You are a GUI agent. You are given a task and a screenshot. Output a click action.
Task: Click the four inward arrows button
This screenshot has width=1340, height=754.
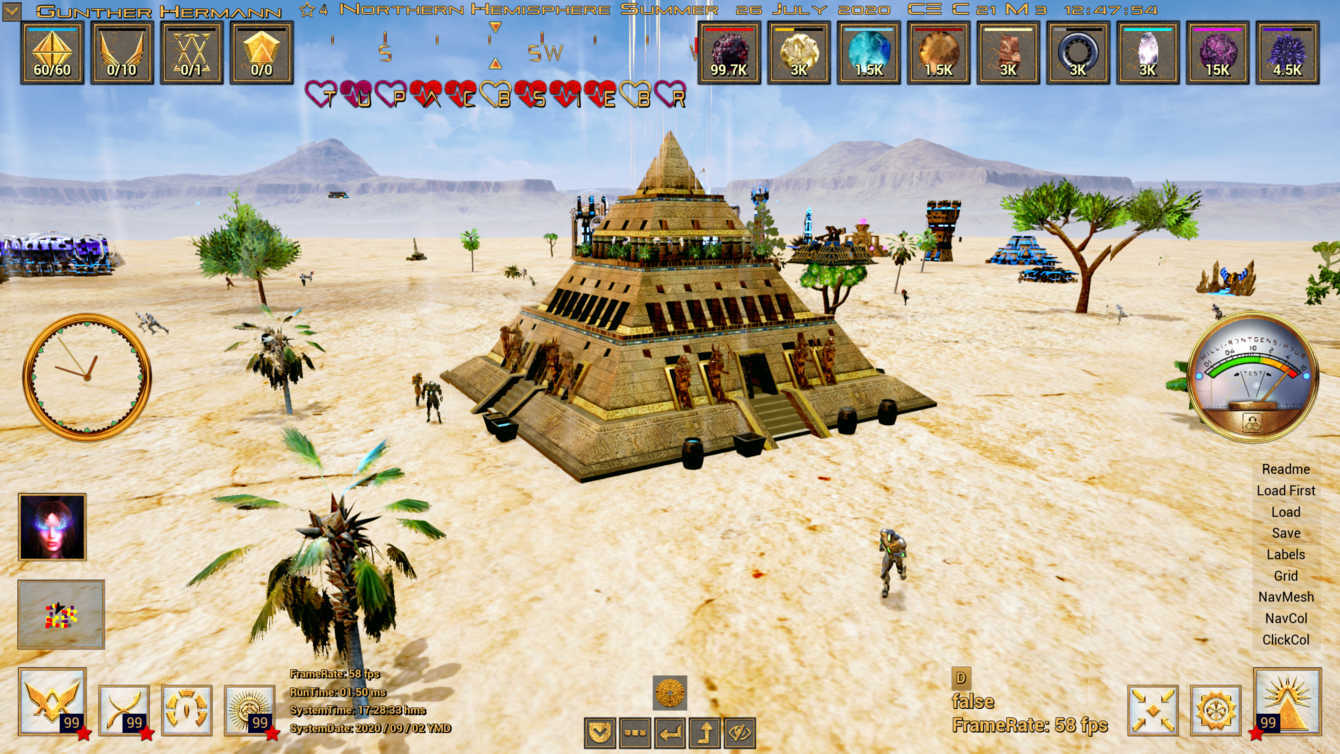click(x=1152, y=710)
